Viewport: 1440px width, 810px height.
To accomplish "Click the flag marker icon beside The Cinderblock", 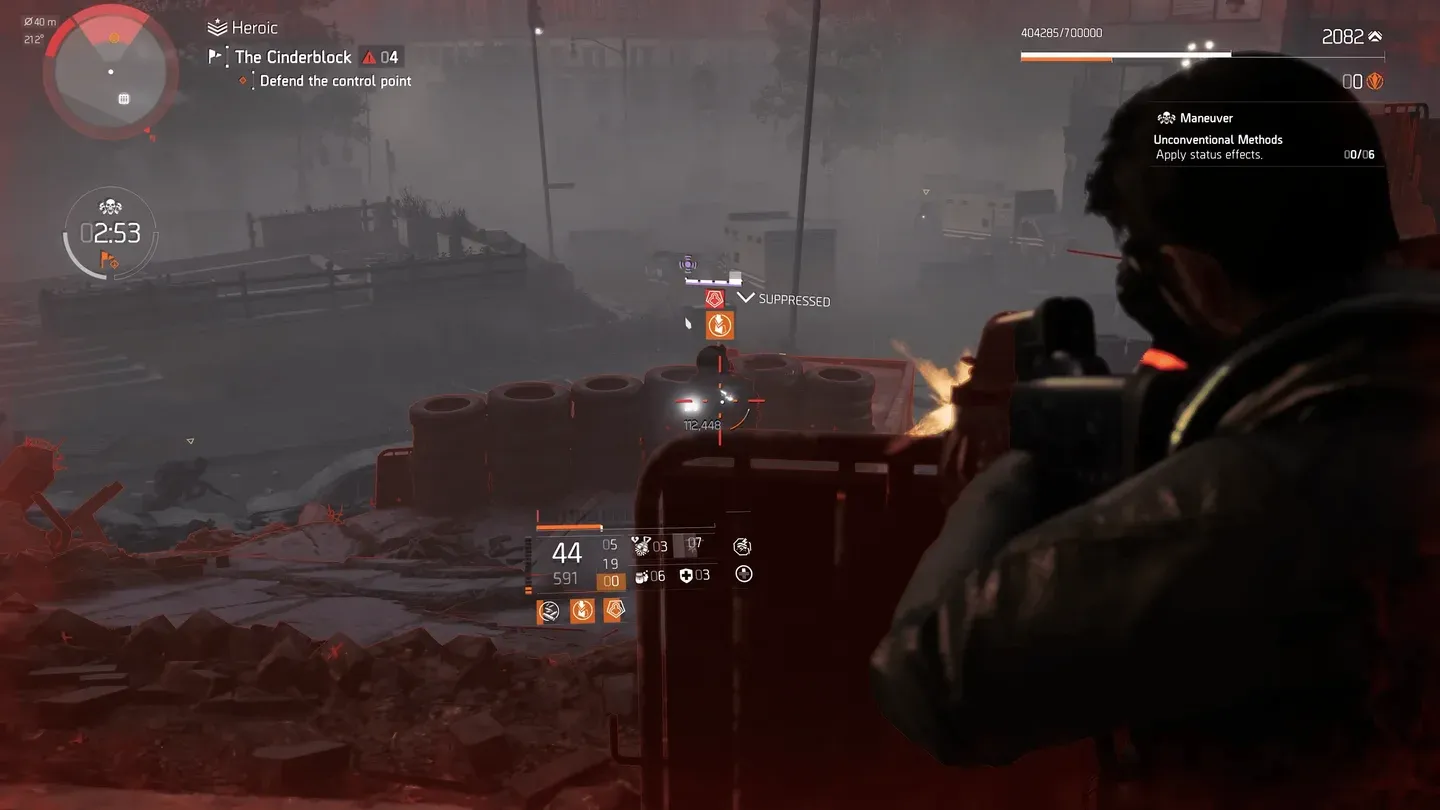I will [x=213, y=57].
